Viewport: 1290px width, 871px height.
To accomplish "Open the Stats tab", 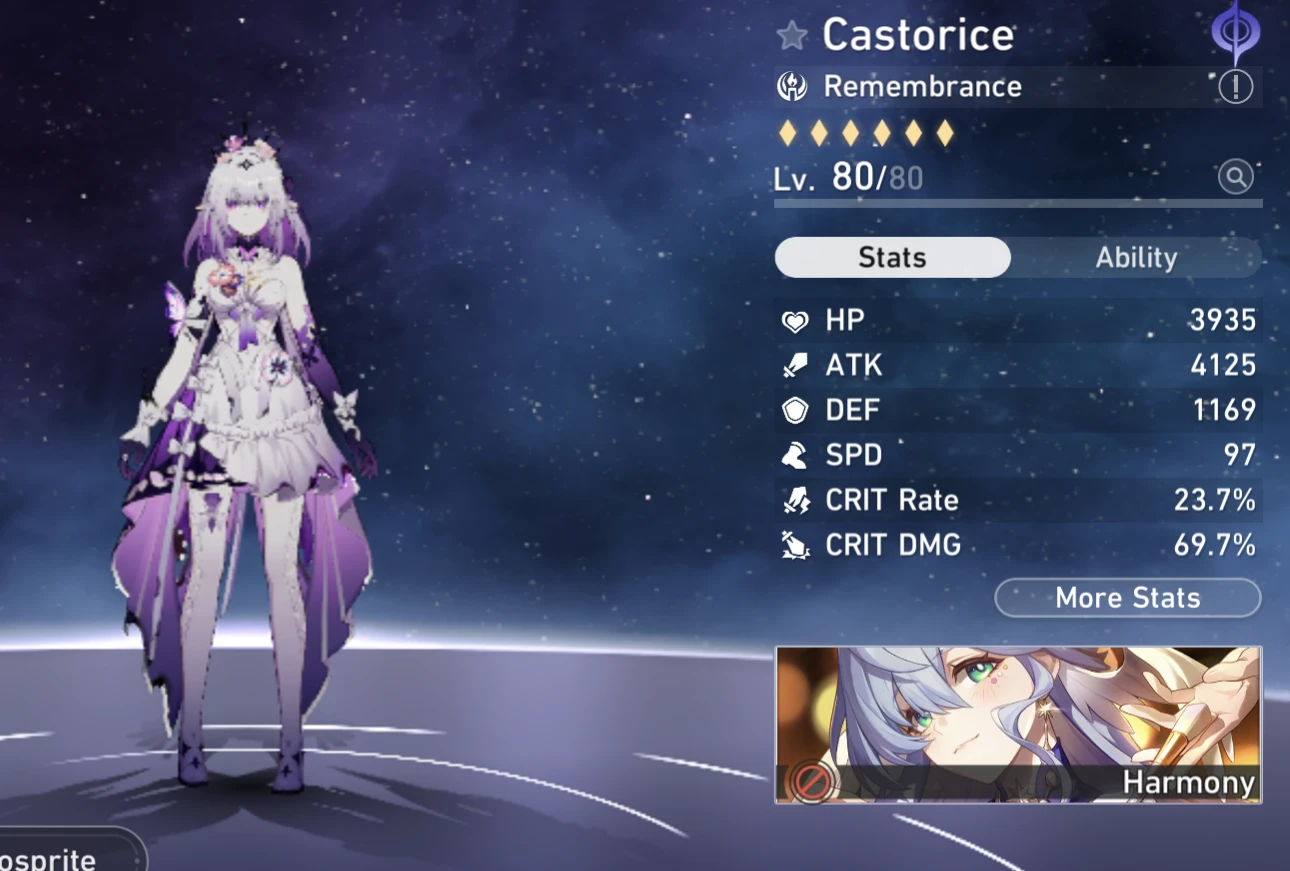I will (892, 257).
